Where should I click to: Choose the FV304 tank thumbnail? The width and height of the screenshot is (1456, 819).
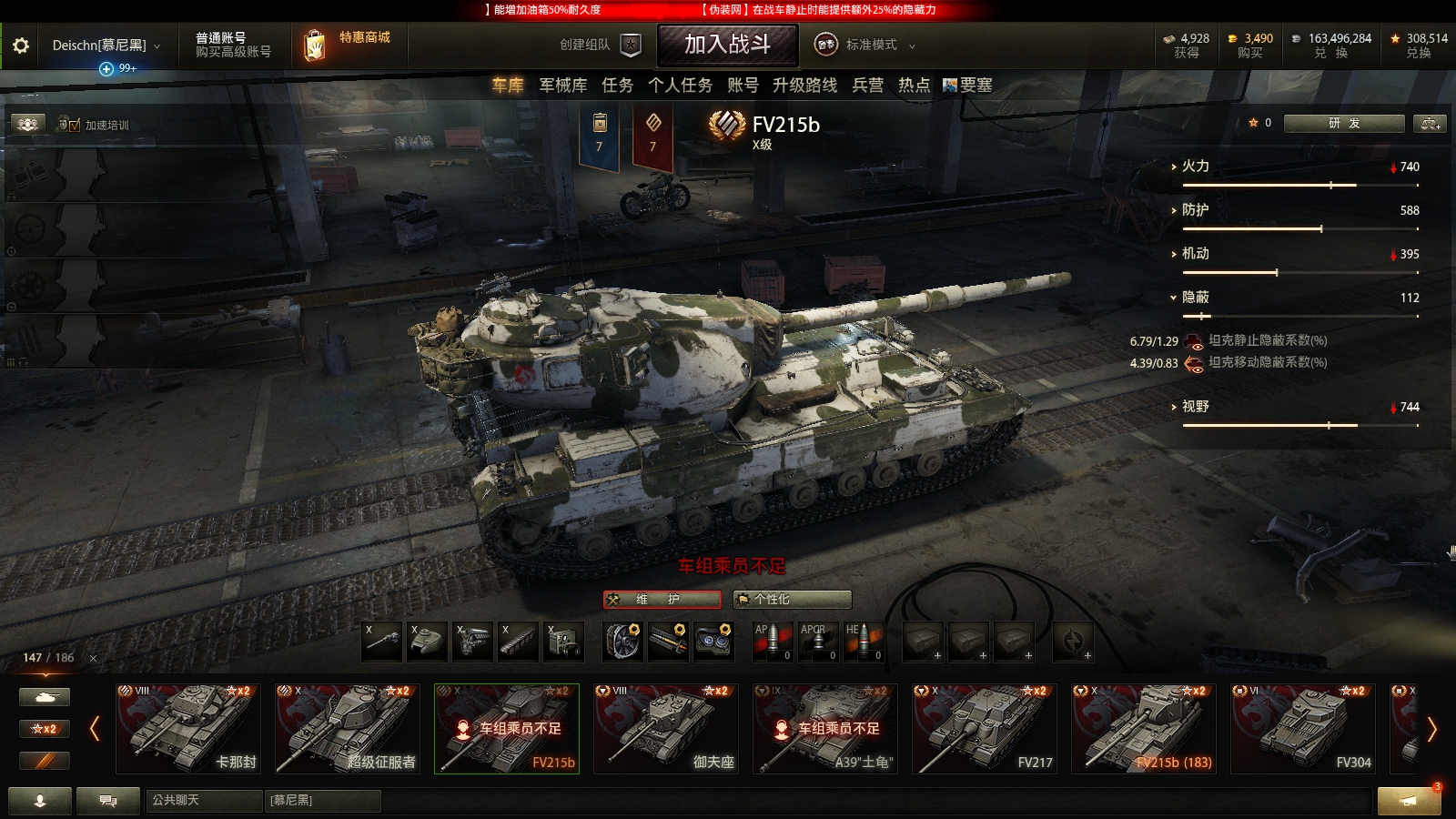click(x=1303, y=728)
